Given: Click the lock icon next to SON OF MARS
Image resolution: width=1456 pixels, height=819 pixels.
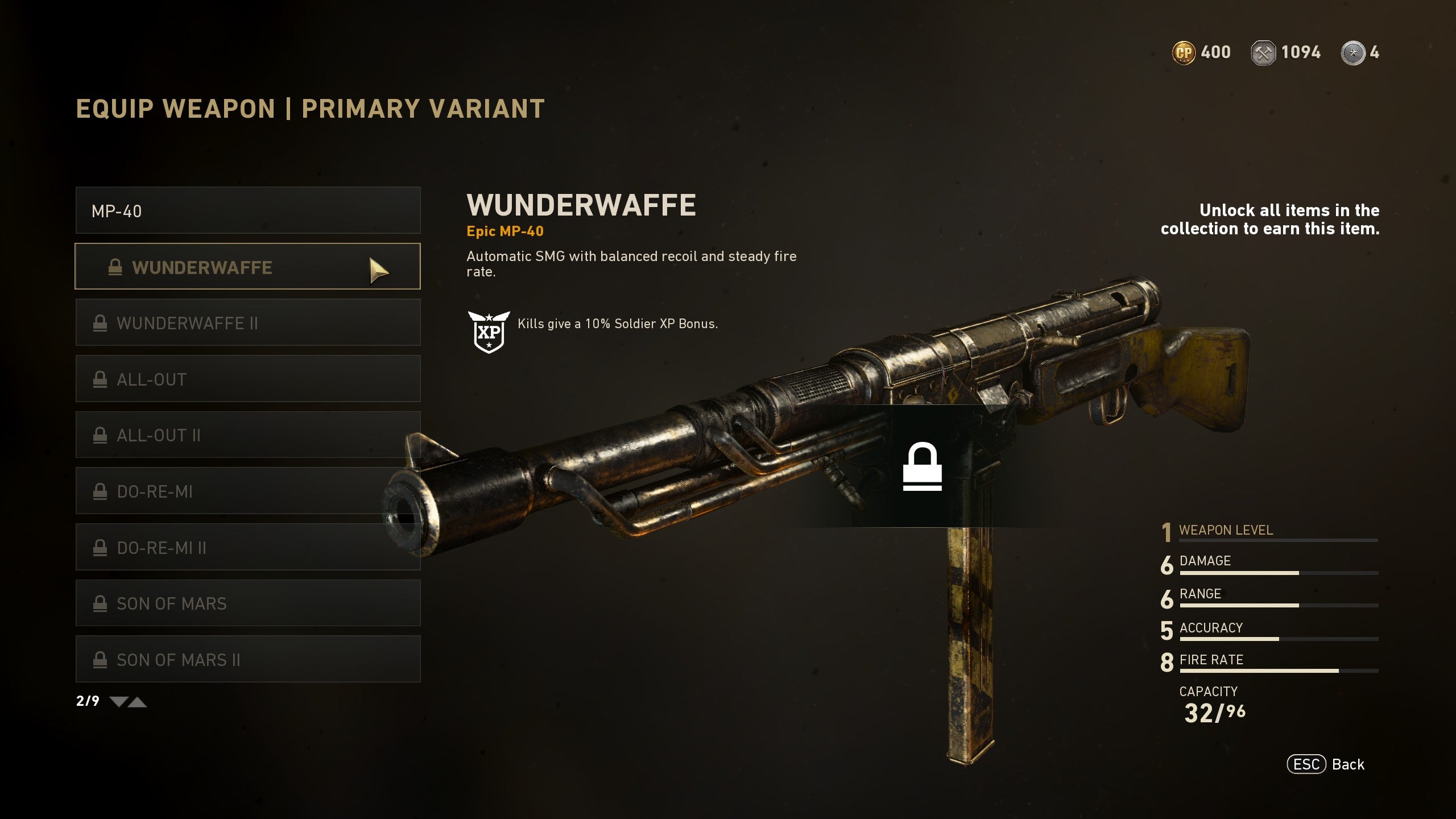Looking at the screenshot, I should point(101,603).
